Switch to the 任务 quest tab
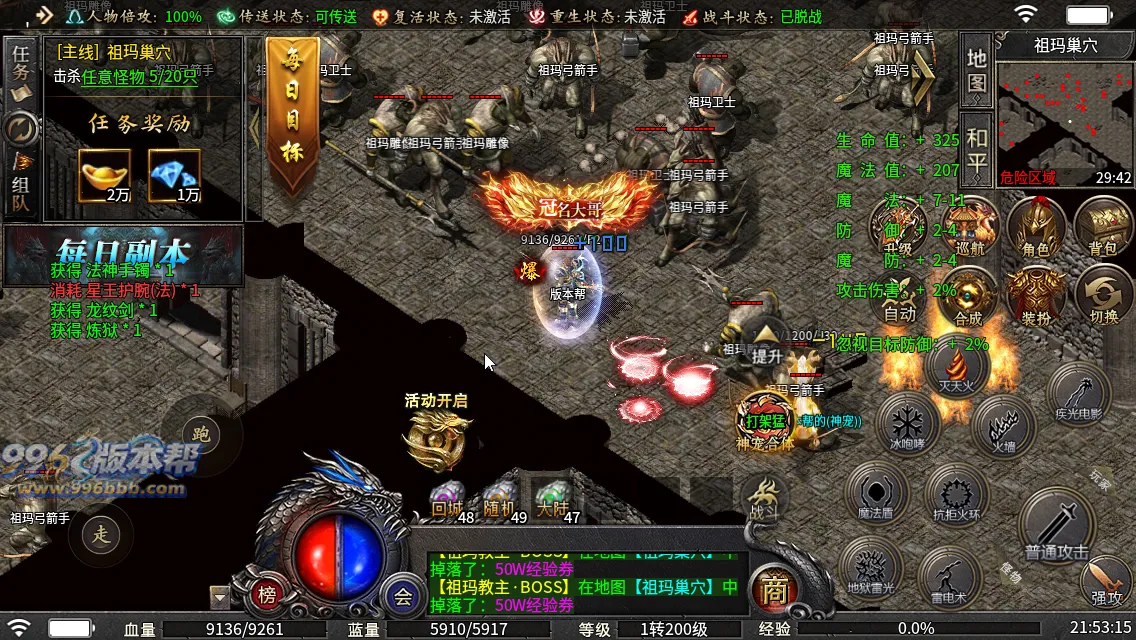 [21, 63]
